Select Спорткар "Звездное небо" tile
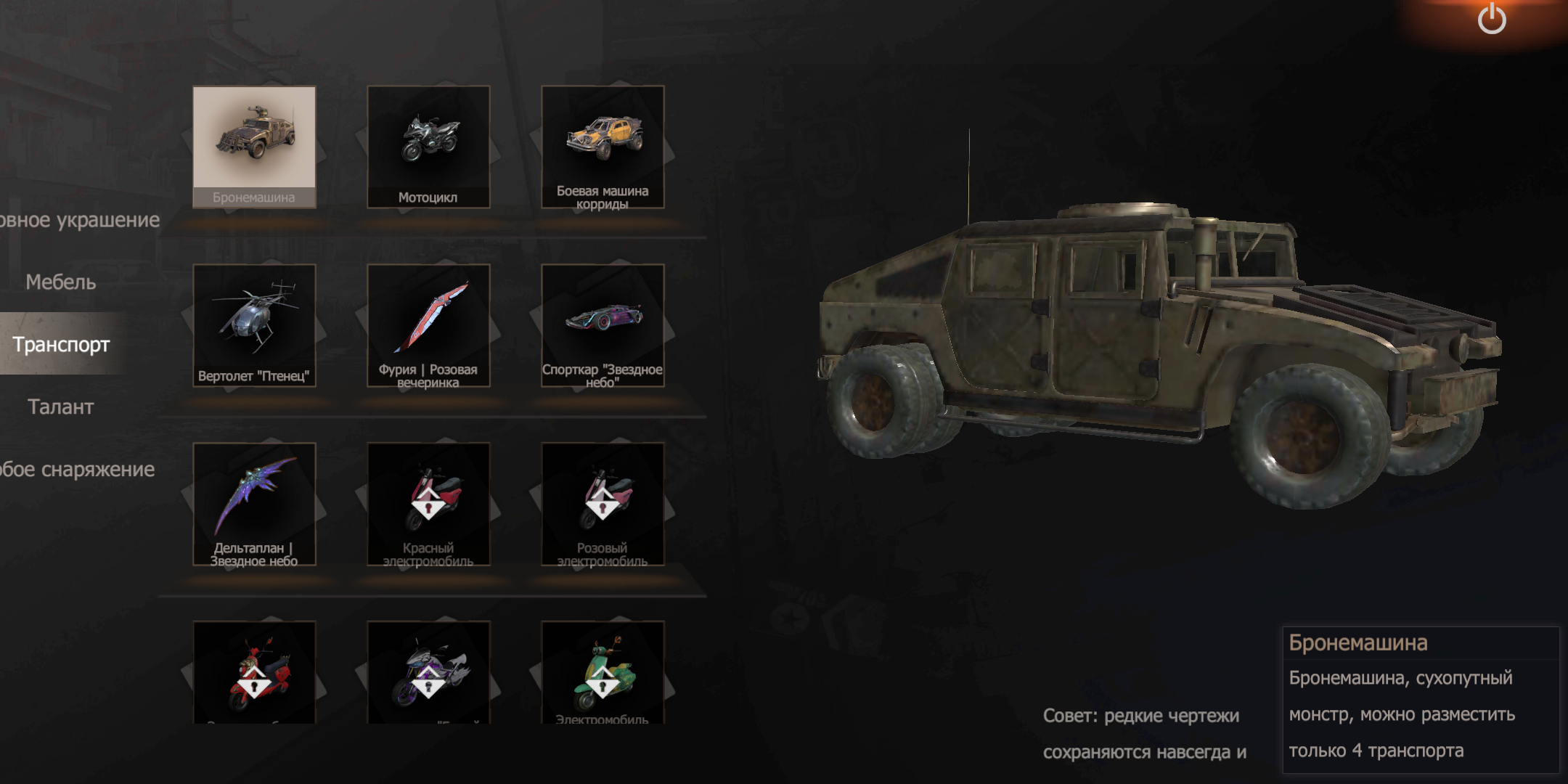This screenshot has height=784, width=1568. (x=603, y=325)
